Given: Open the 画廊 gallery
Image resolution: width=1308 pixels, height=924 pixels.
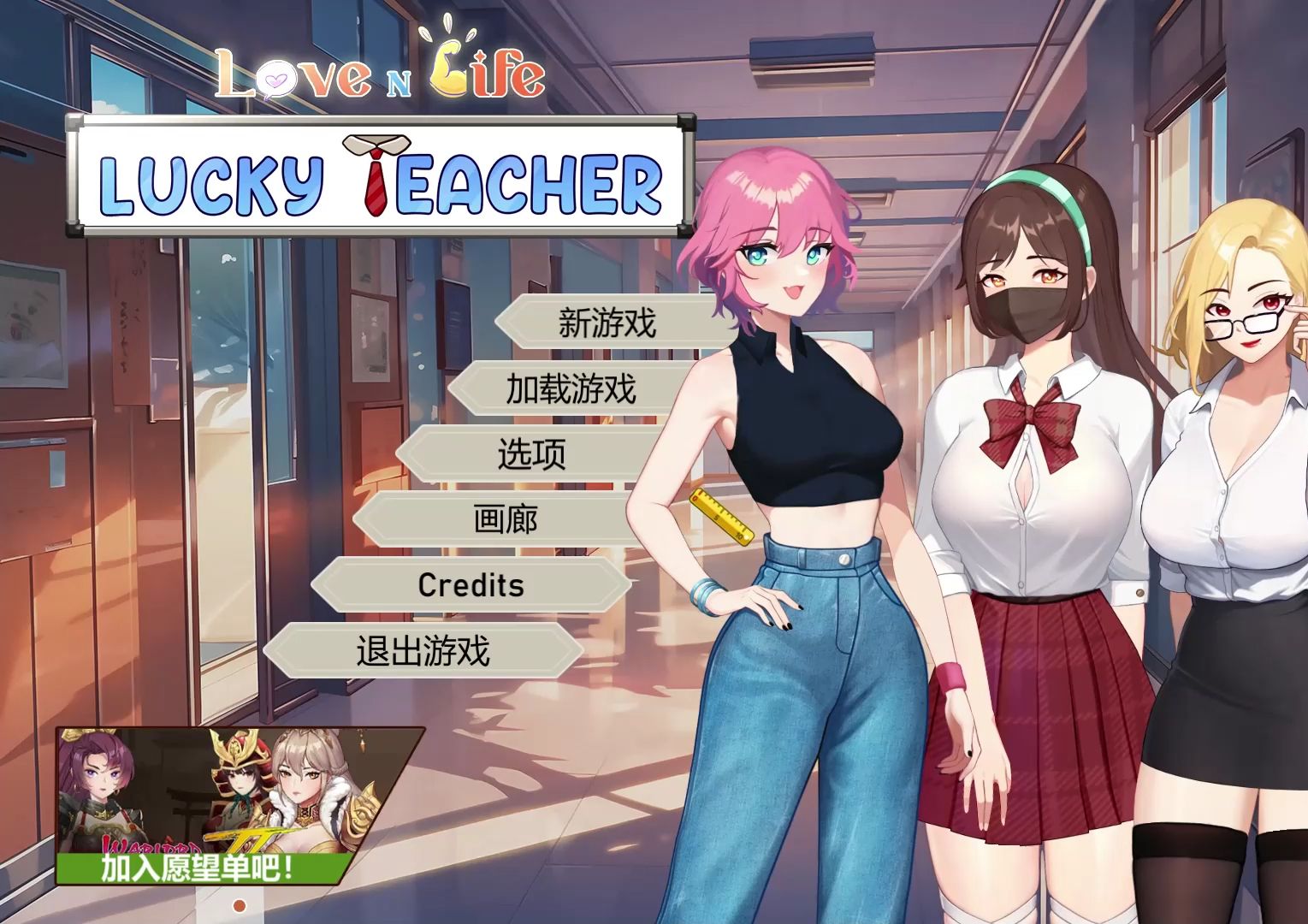Looking at the screenshot, I should point(503,519).
